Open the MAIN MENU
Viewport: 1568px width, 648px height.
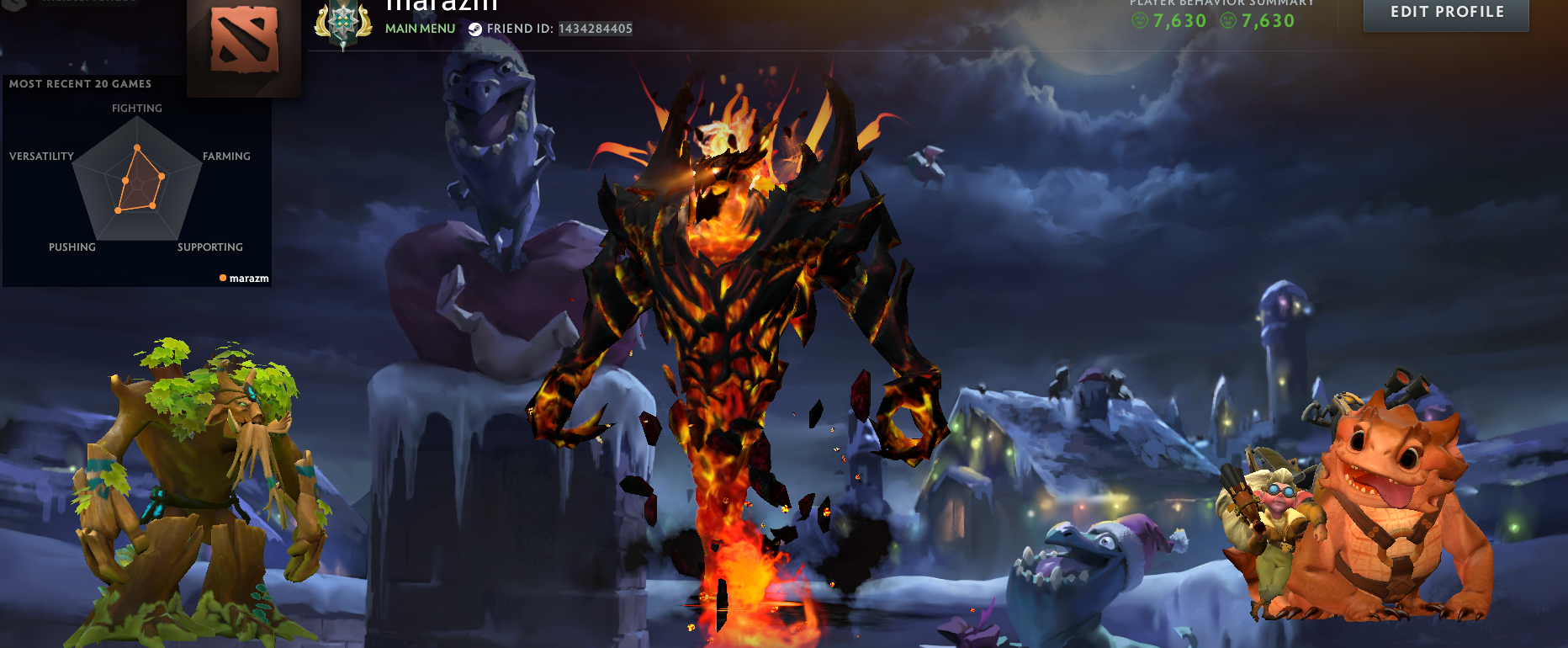[419, 28]
